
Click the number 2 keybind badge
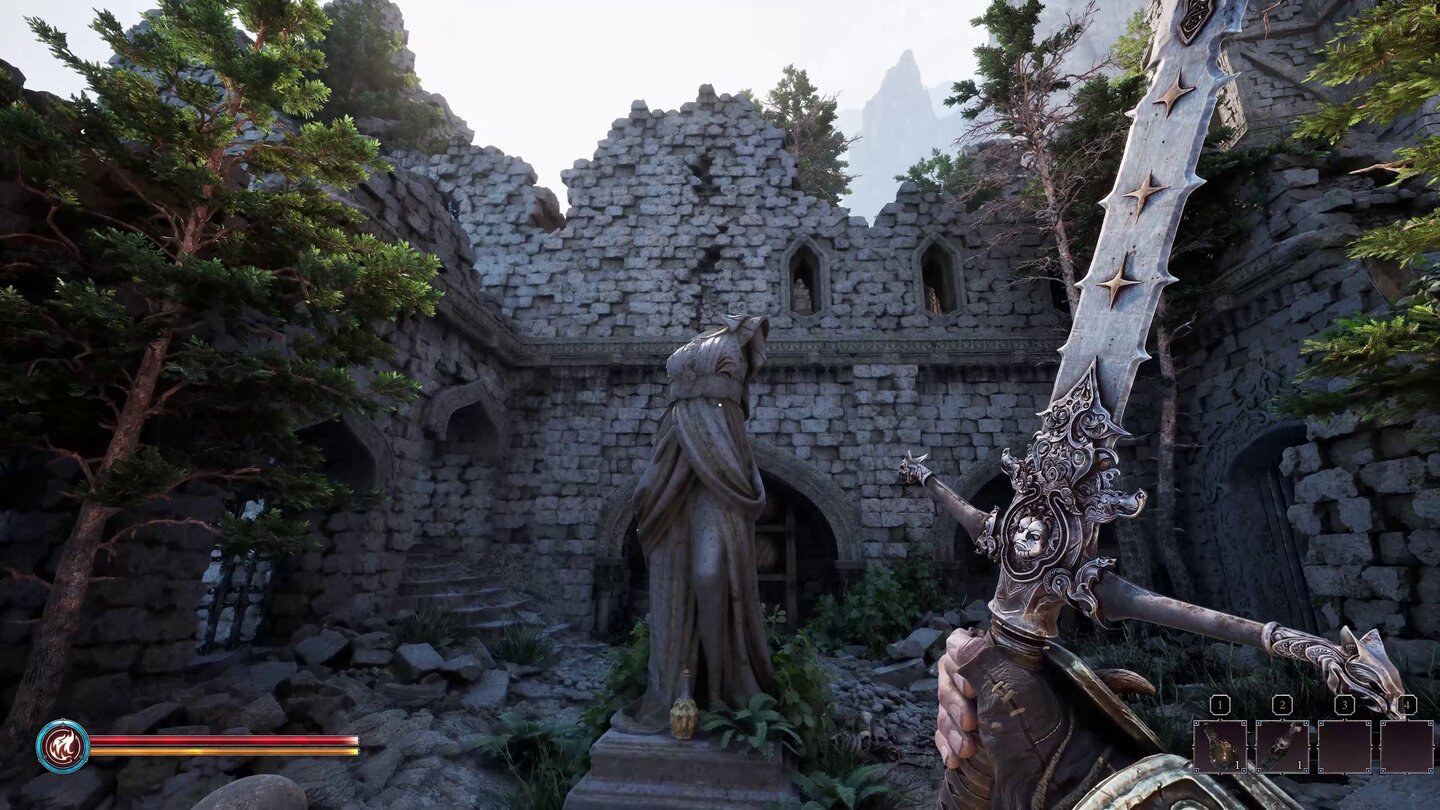tap(1282, 704)
